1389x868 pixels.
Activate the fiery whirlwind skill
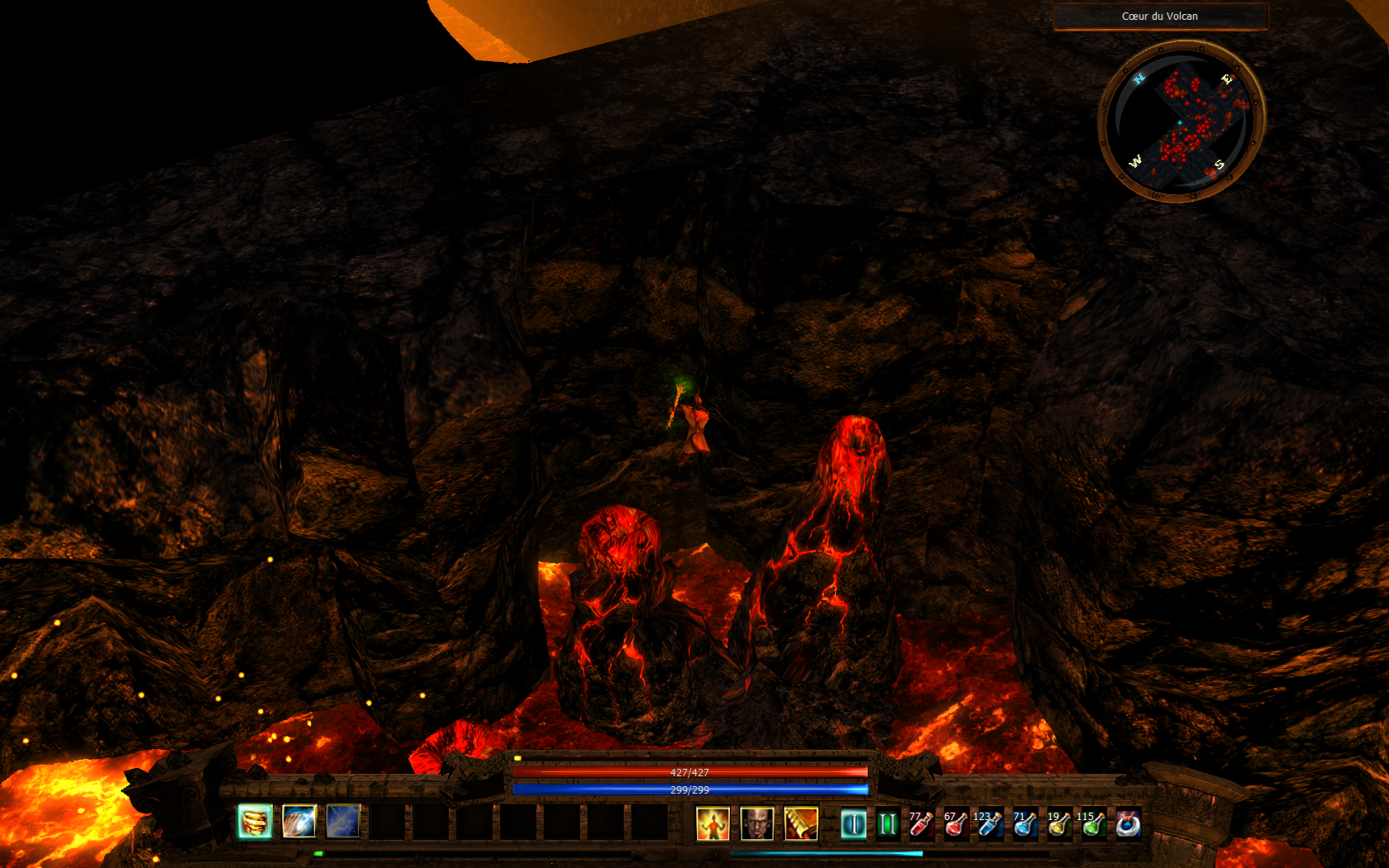pyautogui.click(x=255, y=822)
